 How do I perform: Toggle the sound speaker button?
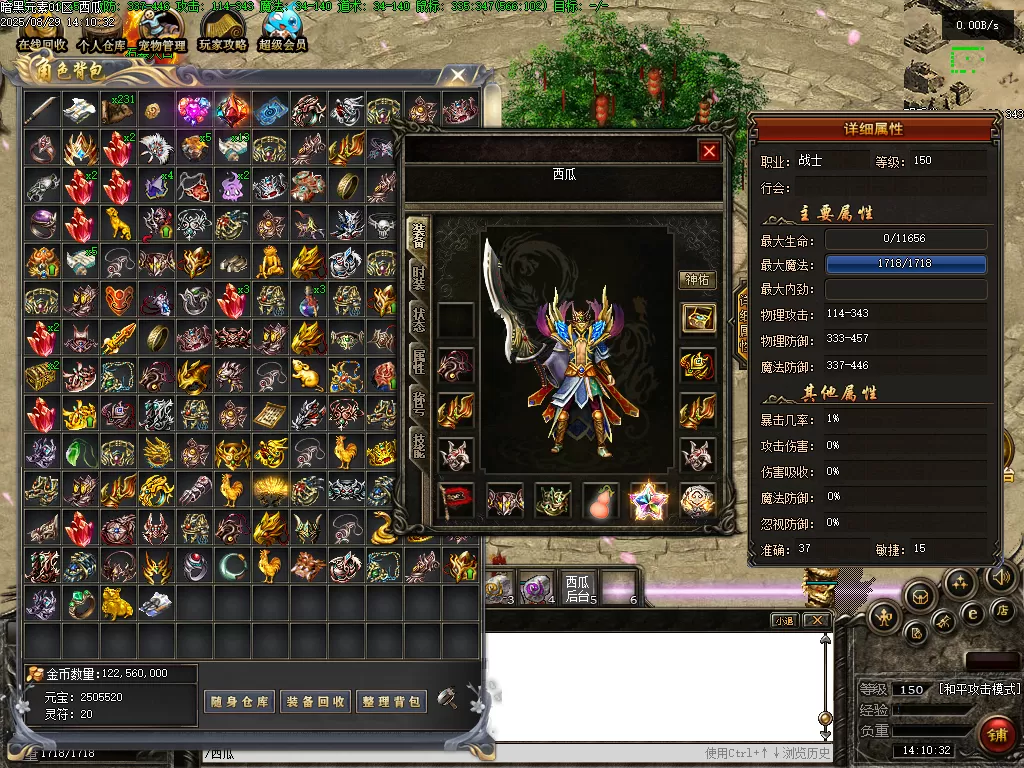[1003, 577]
